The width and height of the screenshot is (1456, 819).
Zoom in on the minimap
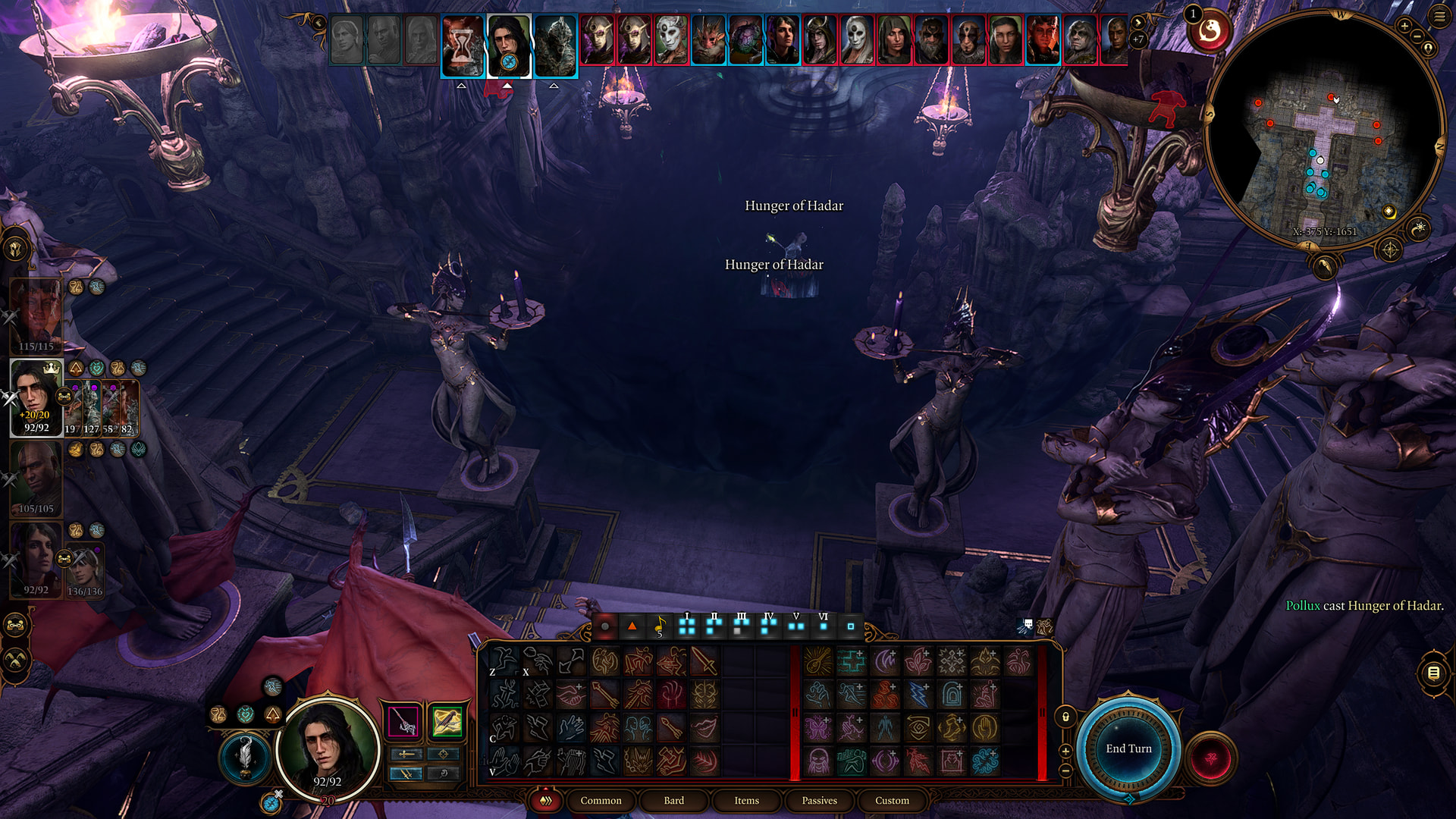pyautogui.click(x=1404, y=27)
